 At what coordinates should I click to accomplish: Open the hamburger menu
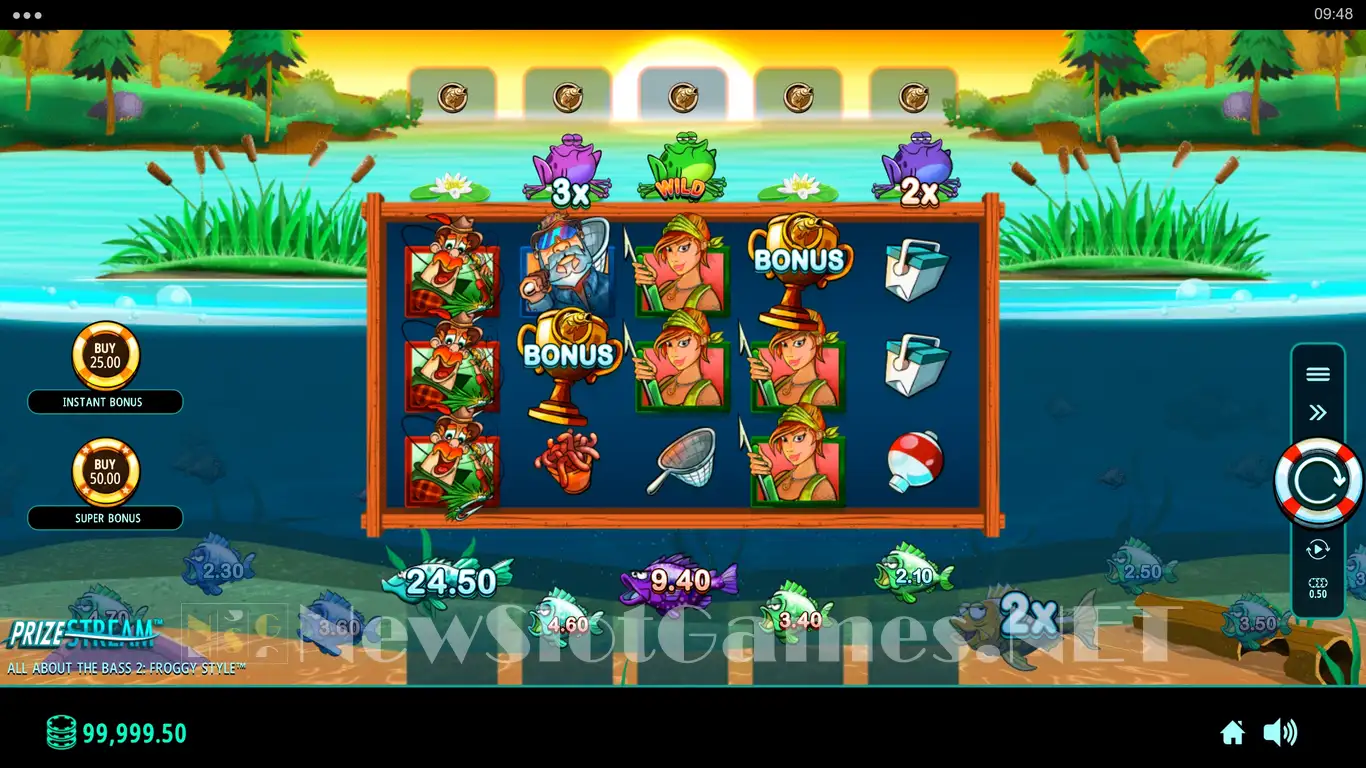click(1318, 374)
